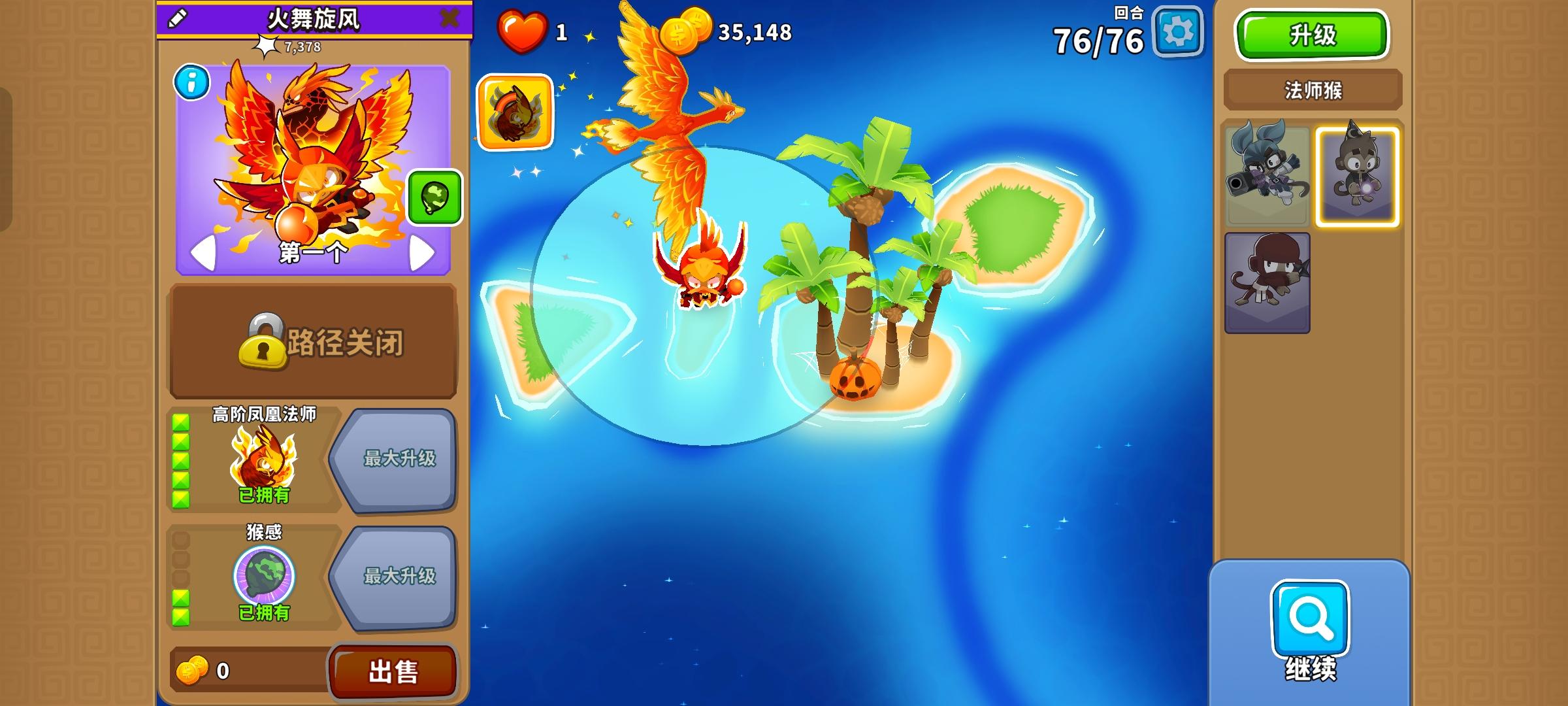Open the 升级 panel button
1568x706 pixels.
pos(1312,36)
